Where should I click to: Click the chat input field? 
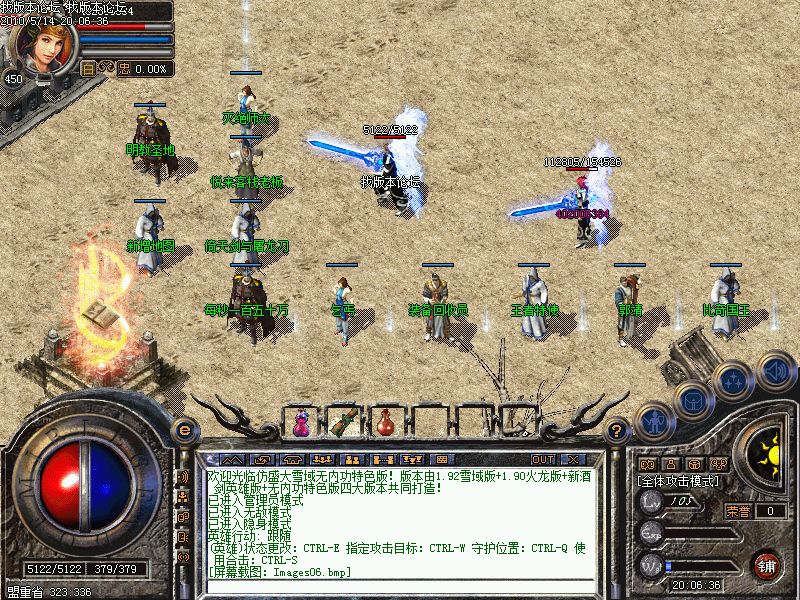pyautogui.click(x=400, y=586)
